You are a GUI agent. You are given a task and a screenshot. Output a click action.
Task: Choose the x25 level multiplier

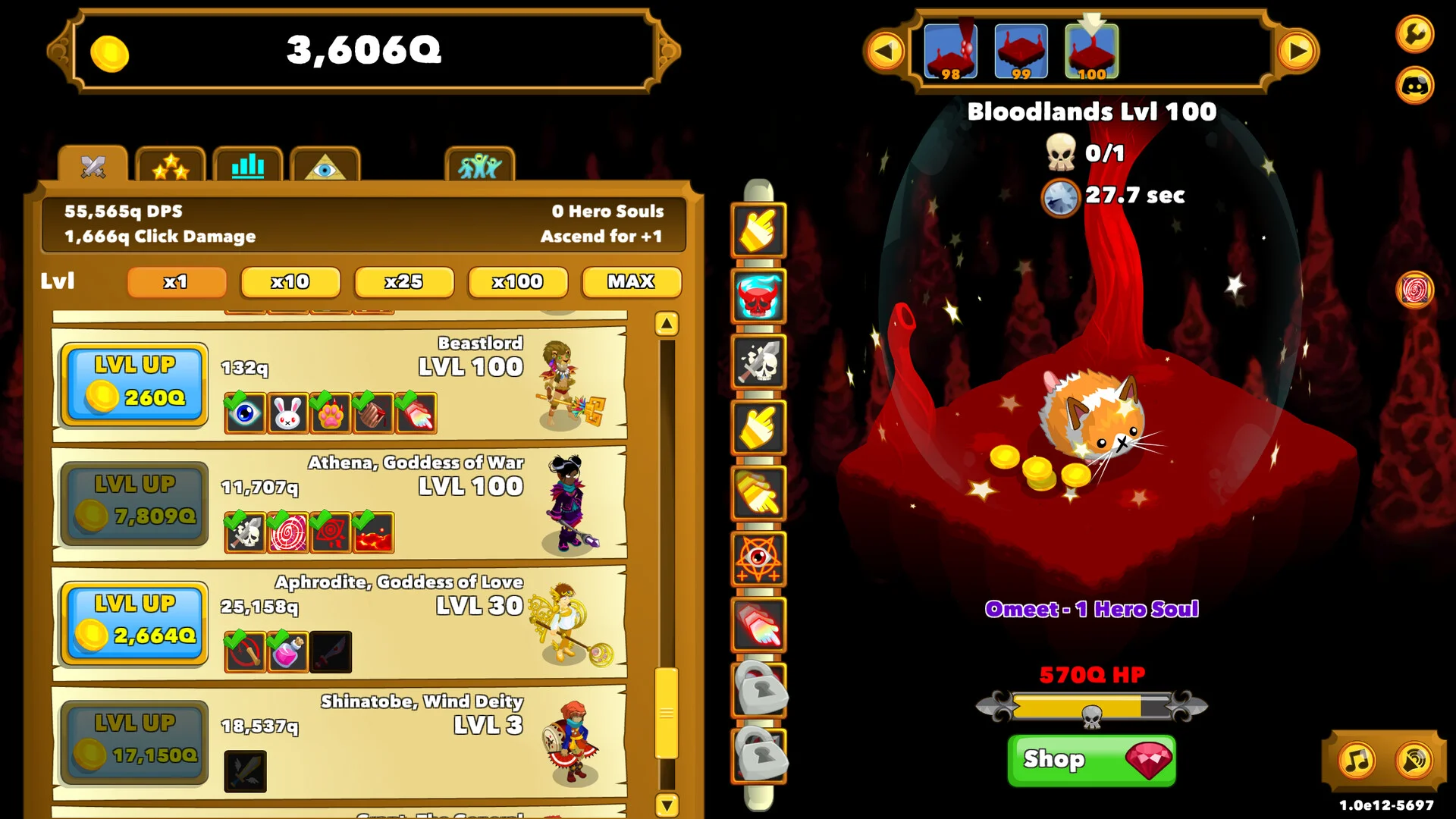(x=404, y=282)
